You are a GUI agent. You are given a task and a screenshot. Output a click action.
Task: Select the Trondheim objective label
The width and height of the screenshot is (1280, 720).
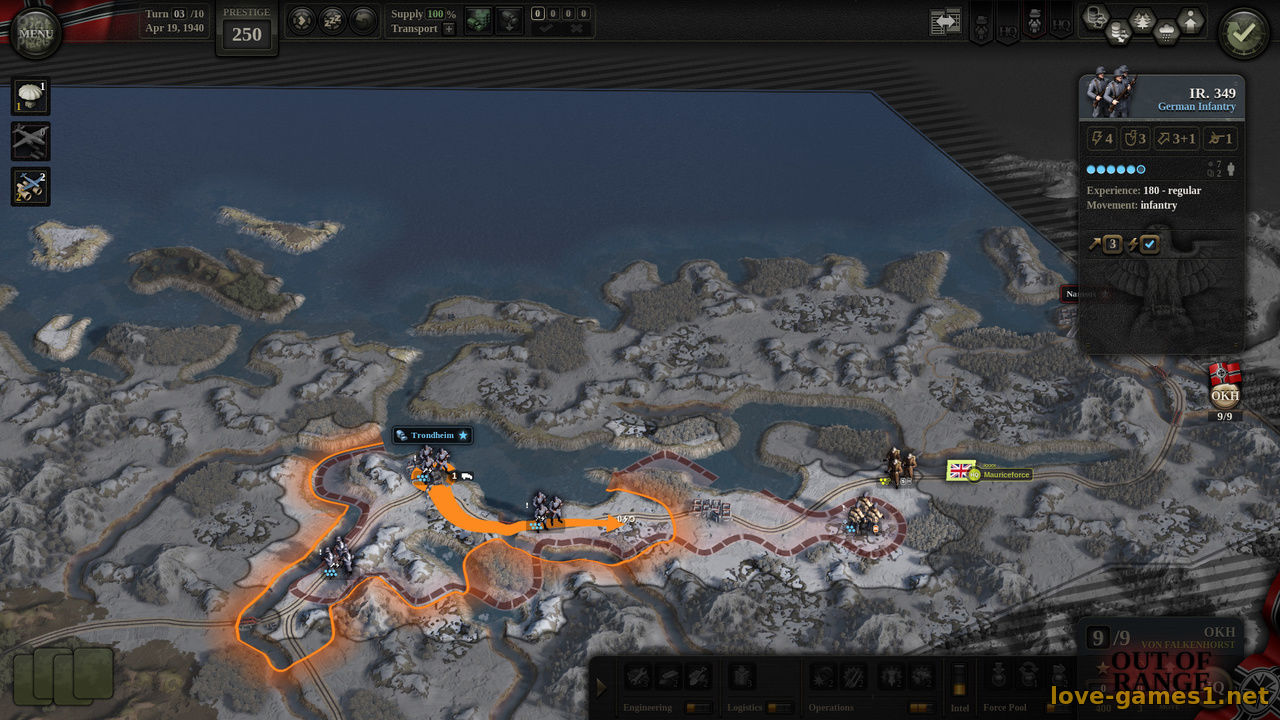432,436
